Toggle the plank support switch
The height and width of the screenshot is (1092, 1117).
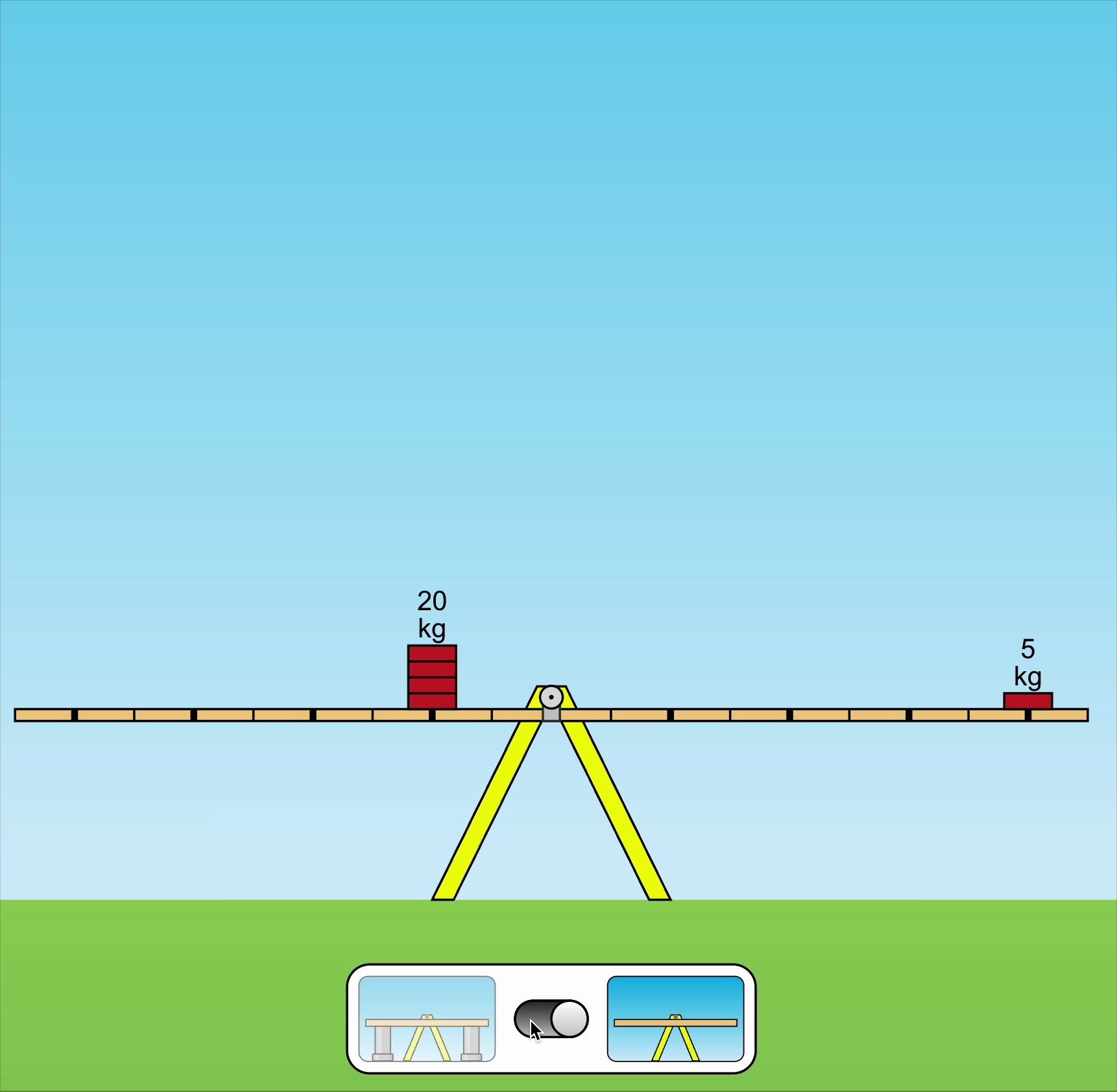click(551, 1019)
